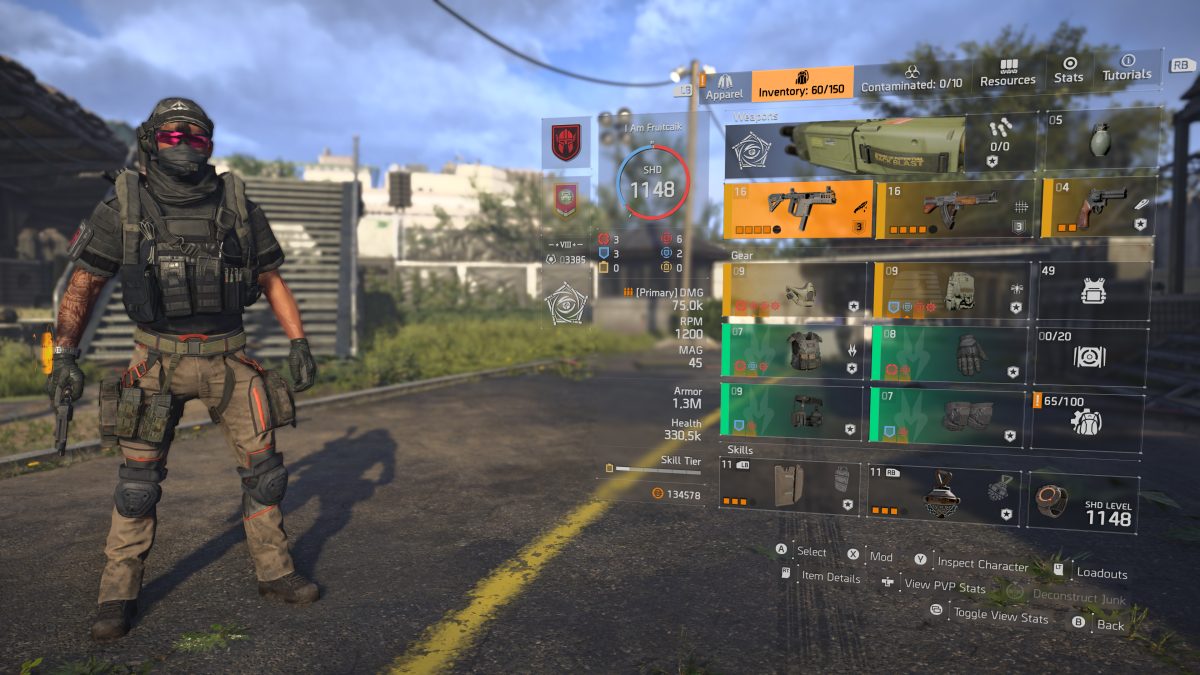1200x675 pixels.
Task: Select the gloves gear slot
Action: point(949,353)
